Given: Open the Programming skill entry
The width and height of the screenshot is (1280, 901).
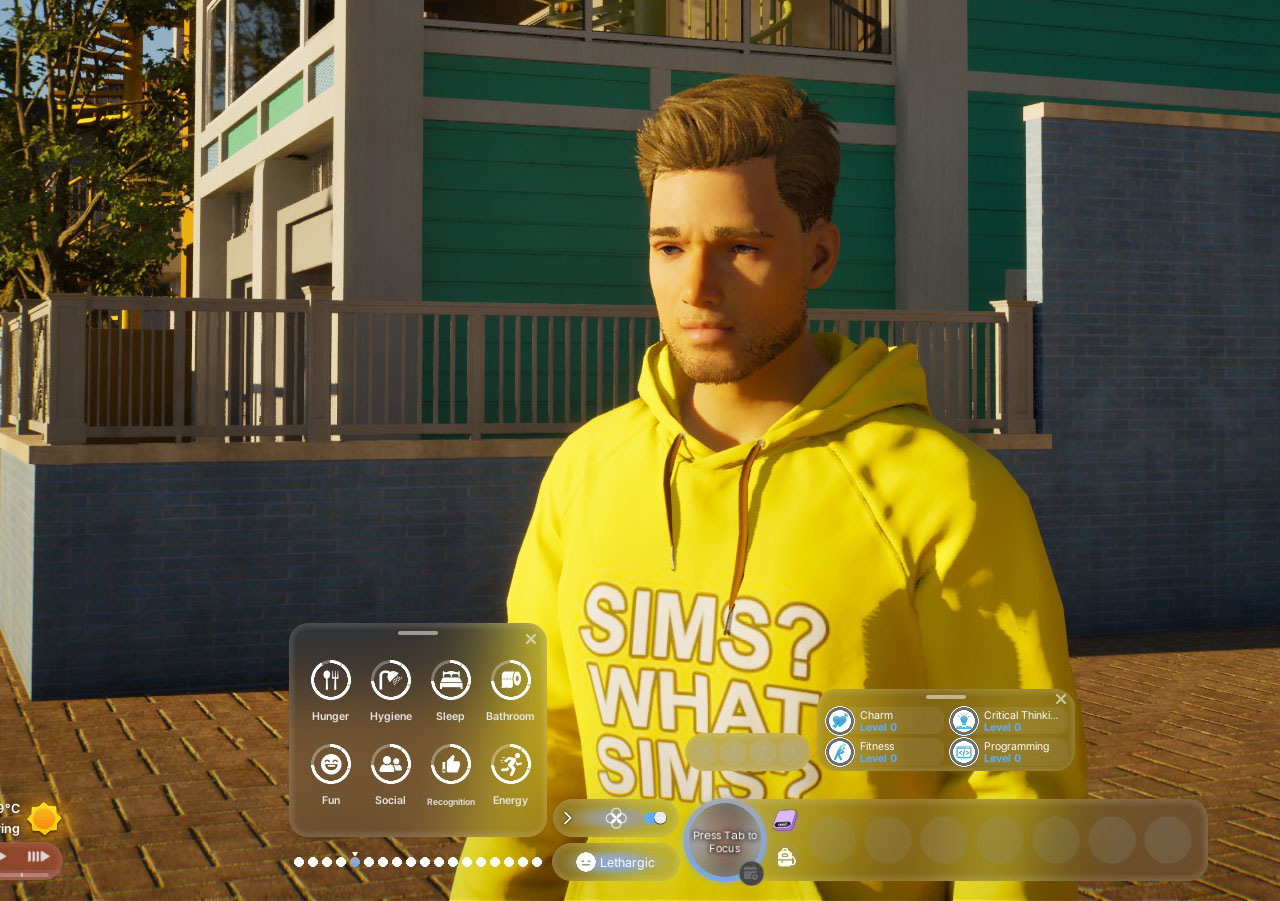Looking at the screenshot, I should coord(1007,752).
